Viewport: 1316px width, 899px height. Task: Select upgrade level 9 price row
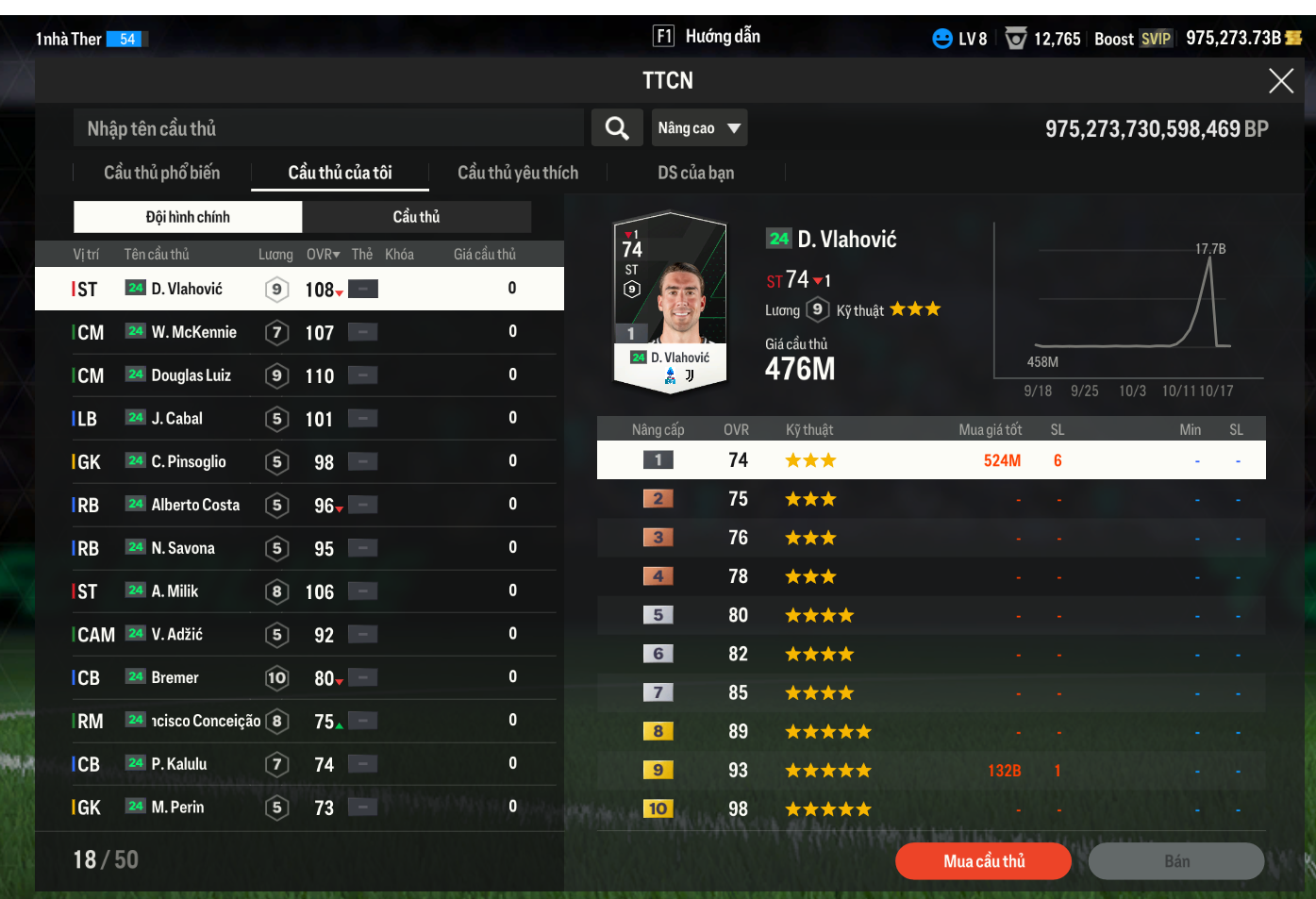click(930, 771)
